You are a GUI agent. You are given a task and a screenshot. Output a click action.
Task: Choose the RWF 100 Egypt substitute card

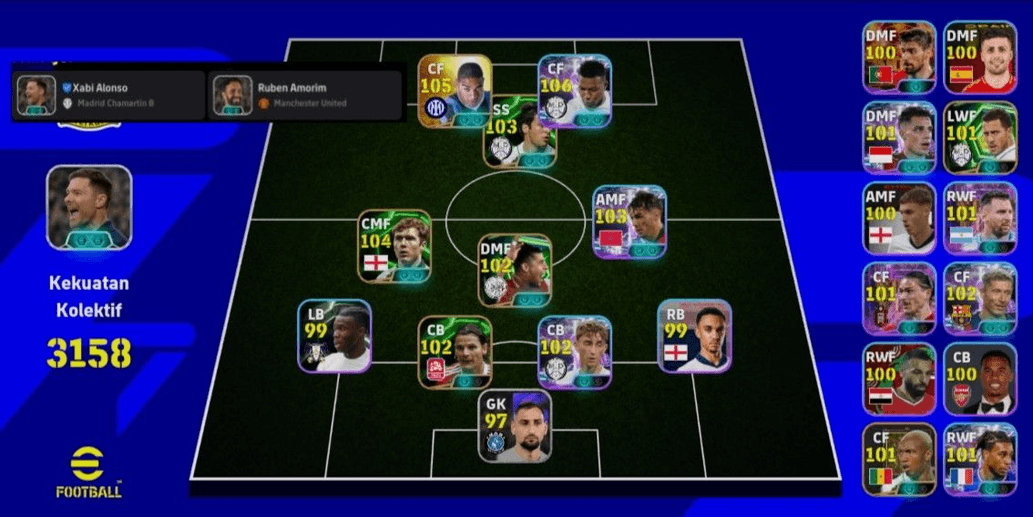coord(899,378)
